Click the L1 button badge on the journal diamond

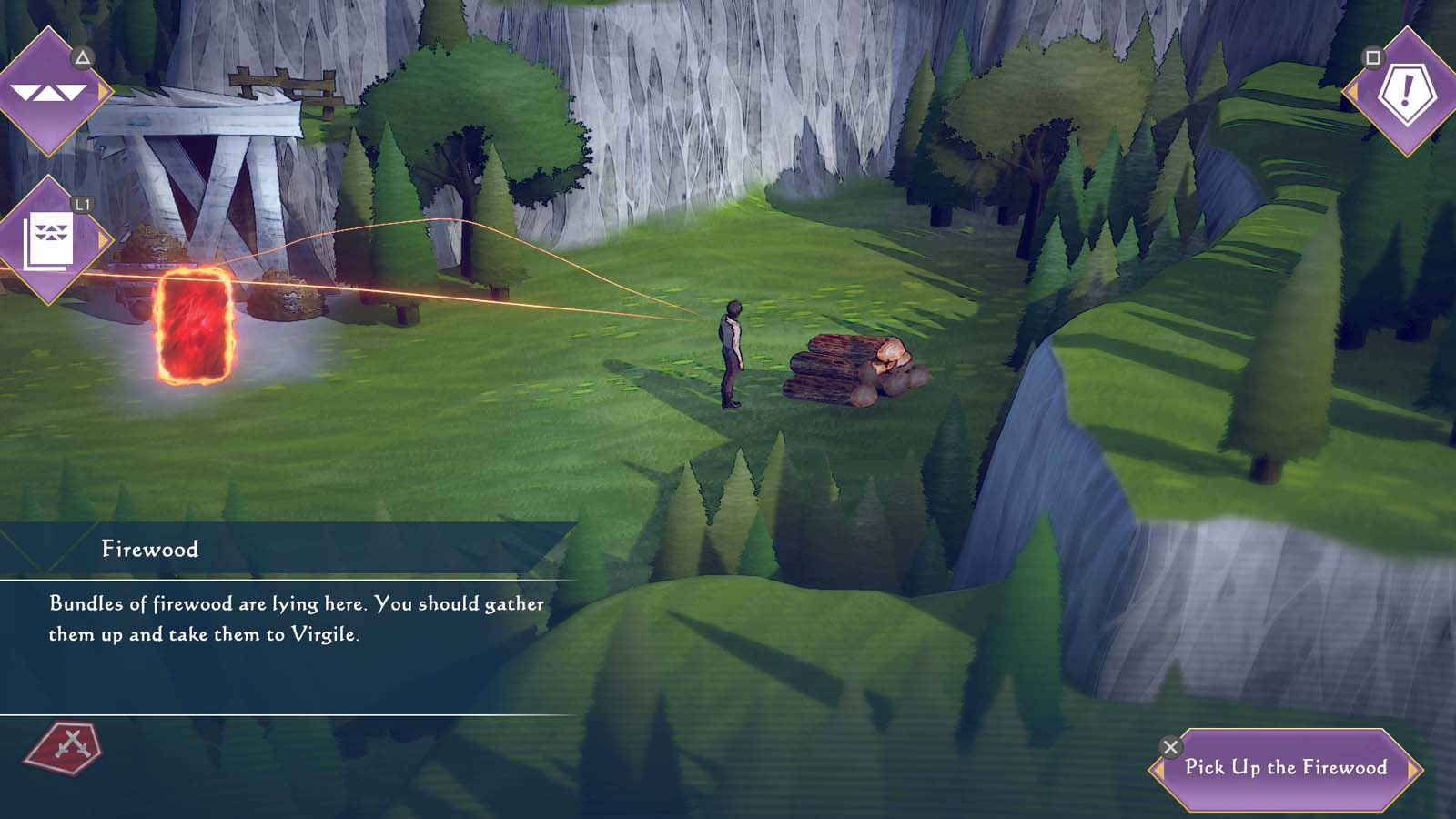click(85, 206)
